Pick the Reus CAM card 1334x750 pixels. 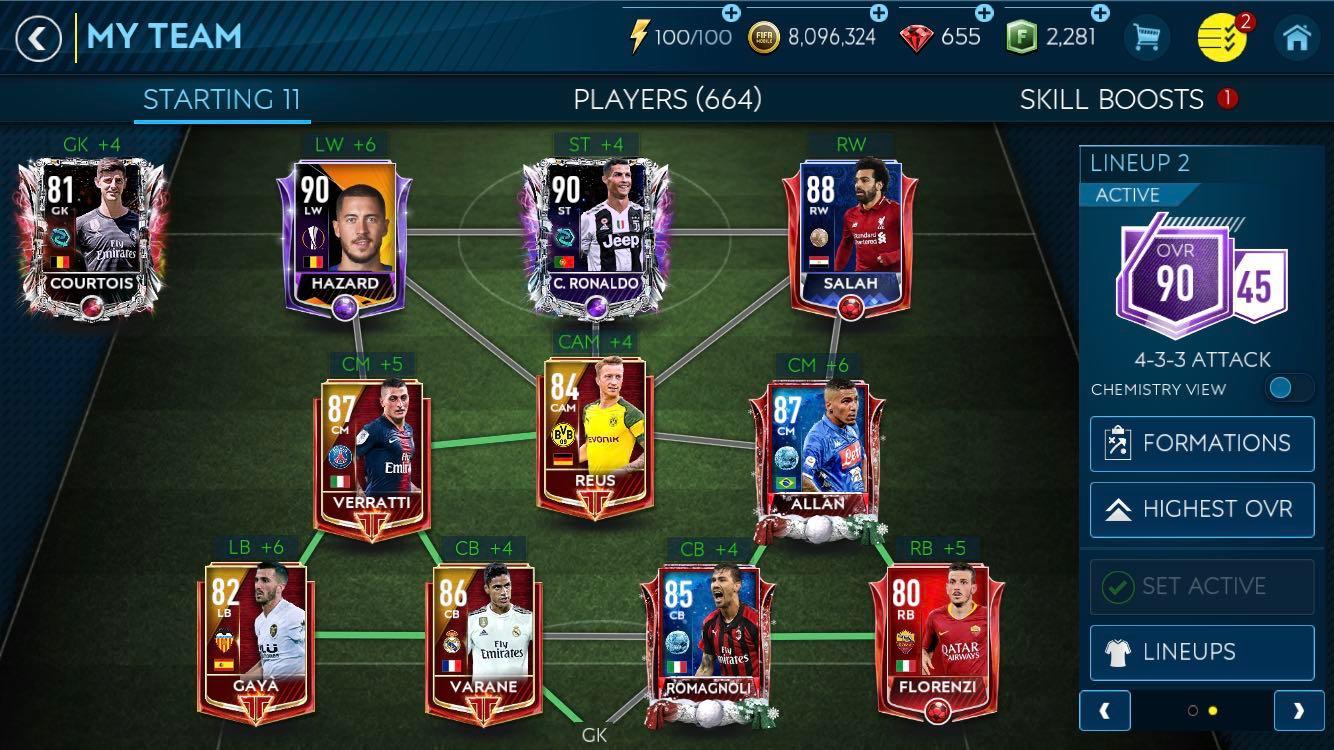tap(595, 435)
